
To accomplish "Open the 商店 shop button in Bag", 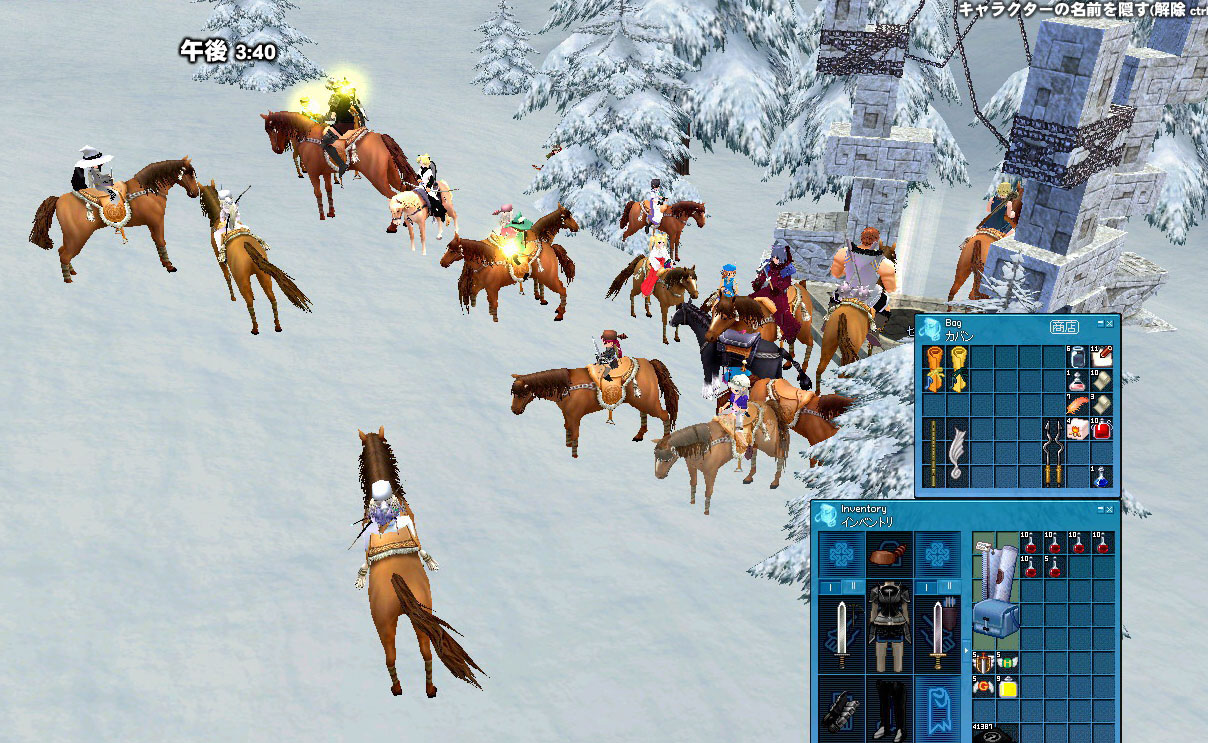I will [1064, 326].
